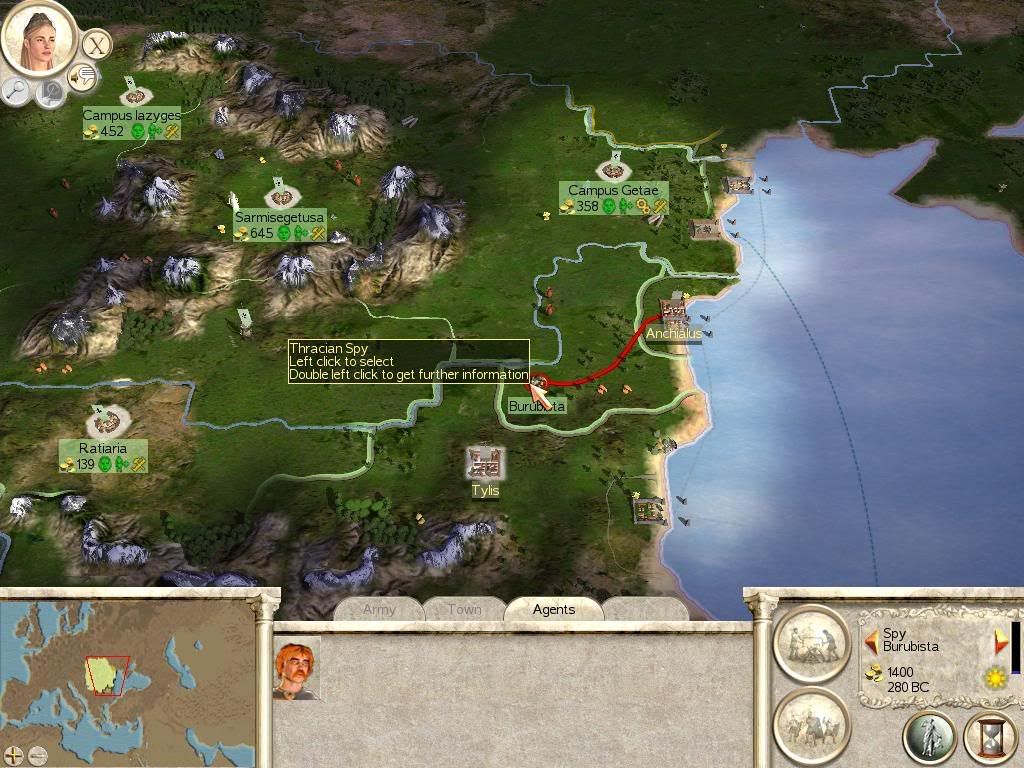The height and width of the screenshot is (768, 1024).
Task: Zoom in the minimap with plus button
Action: [13, 754]
